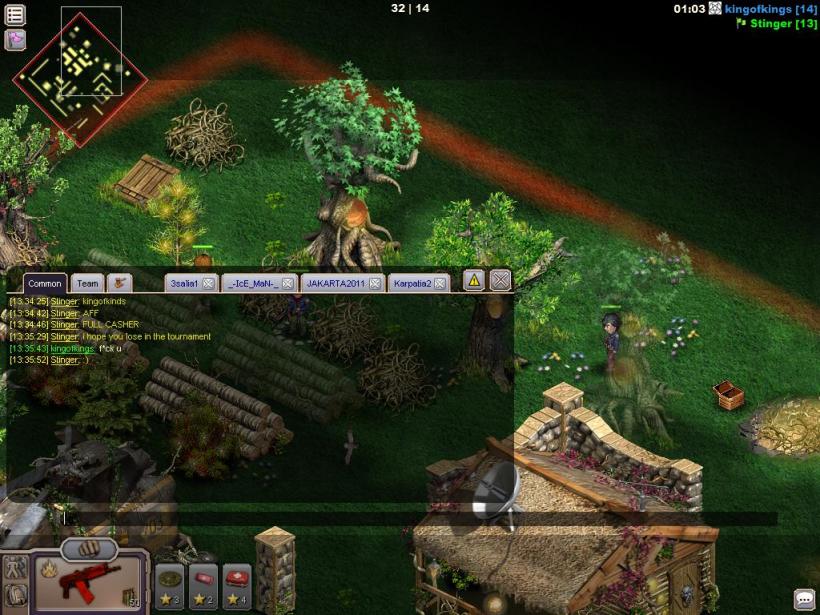Select the red assault rifle weapon slot
Image resolution: width=820 pixels, height=615 pixels.
click(91, 583)
